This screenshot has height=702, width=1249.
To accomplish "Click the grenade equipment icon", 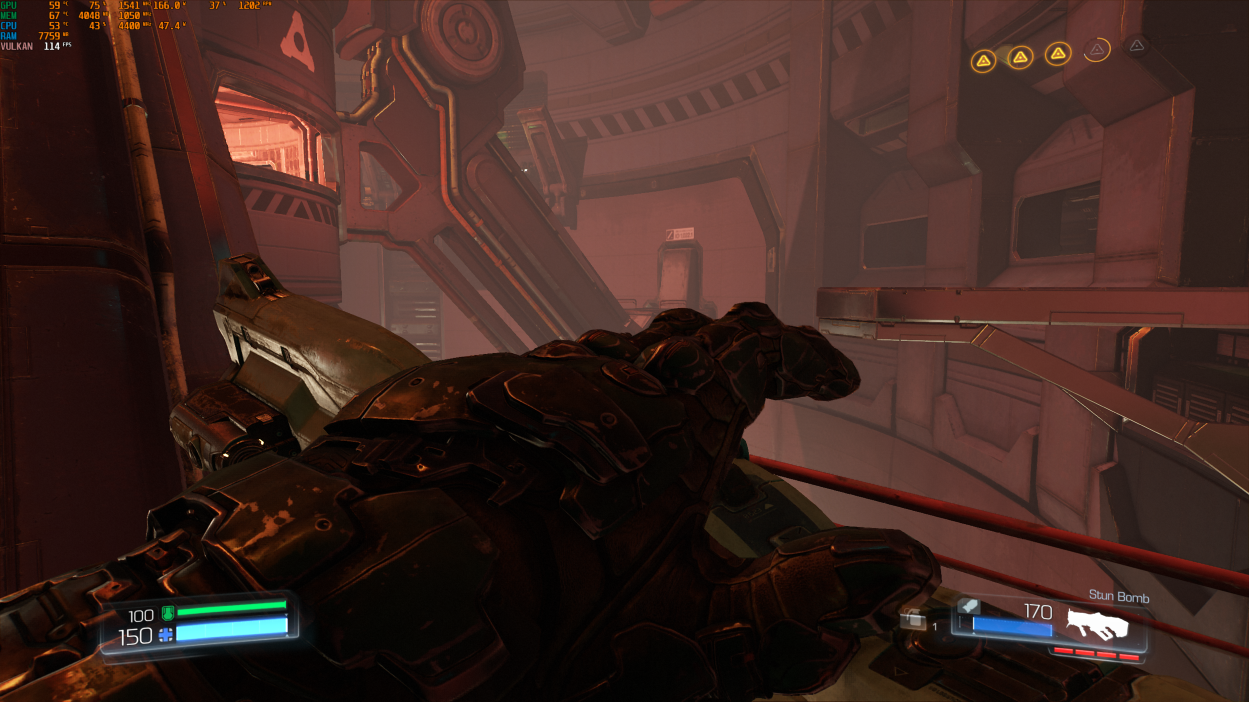I will 912,621.
